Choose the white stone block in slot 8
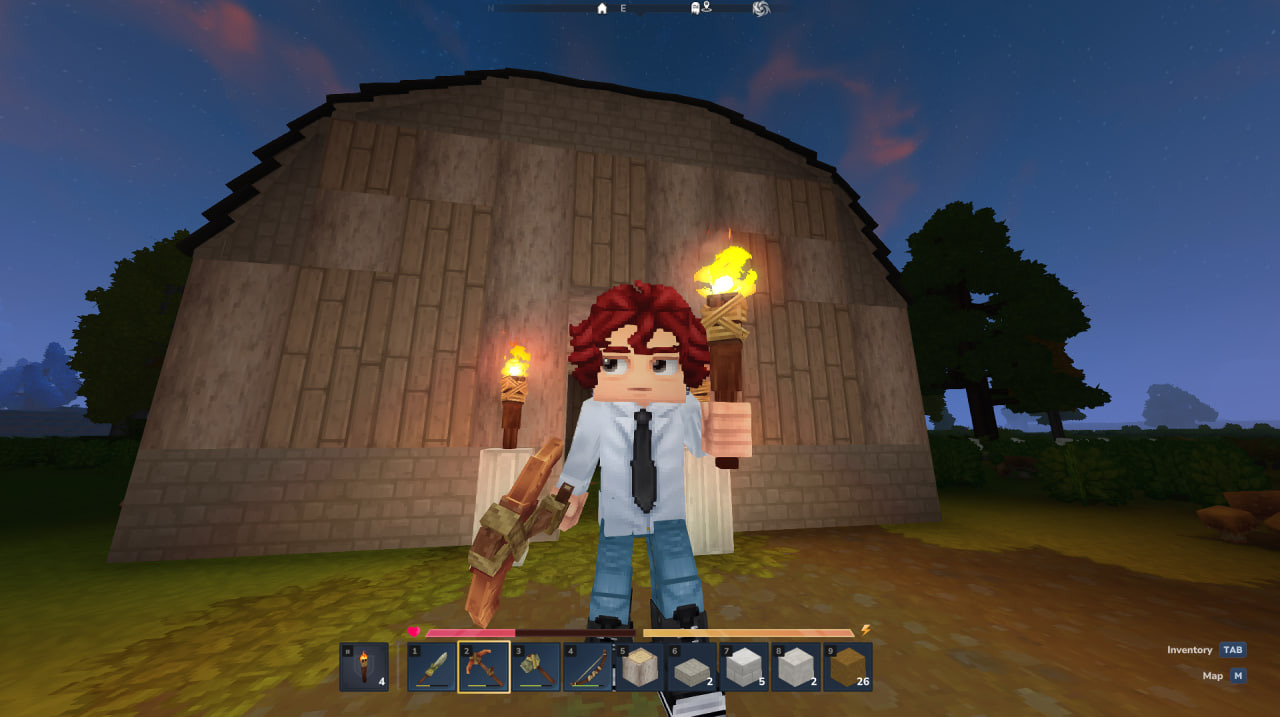Viewport: 1280px width, 717px height. coord(796,667)
